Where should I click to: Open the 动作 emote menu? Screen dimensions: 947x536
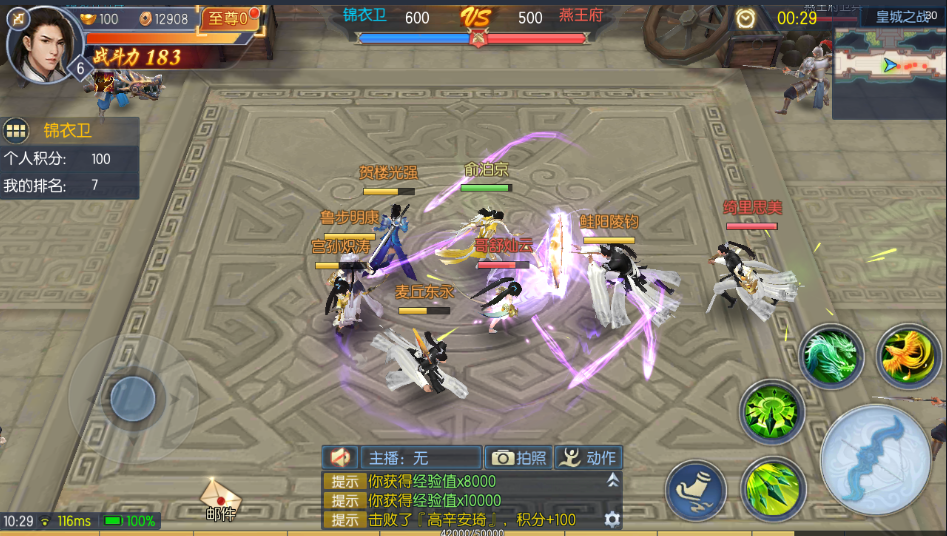[588, 457]
